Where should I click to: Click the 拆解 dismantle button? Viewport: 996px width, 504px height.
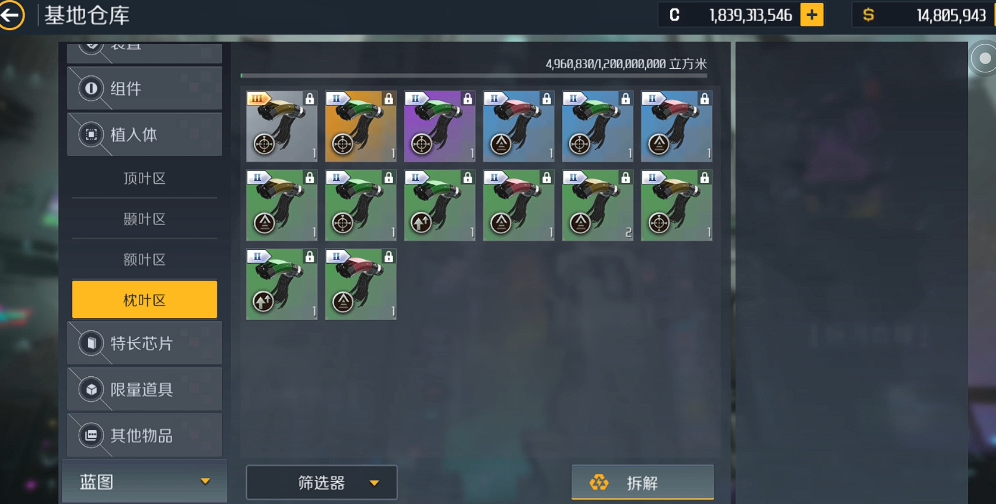tap(642, 483)
